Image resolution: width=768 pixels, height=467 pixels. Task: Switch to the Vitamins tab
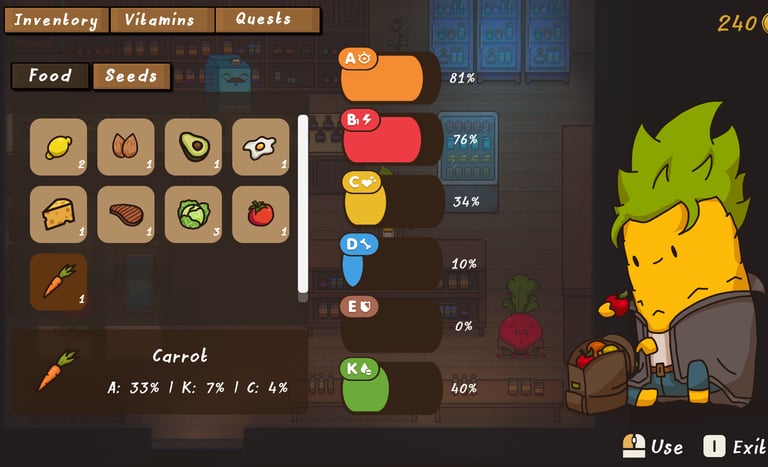pyautogui.click(x=160, y=20)
